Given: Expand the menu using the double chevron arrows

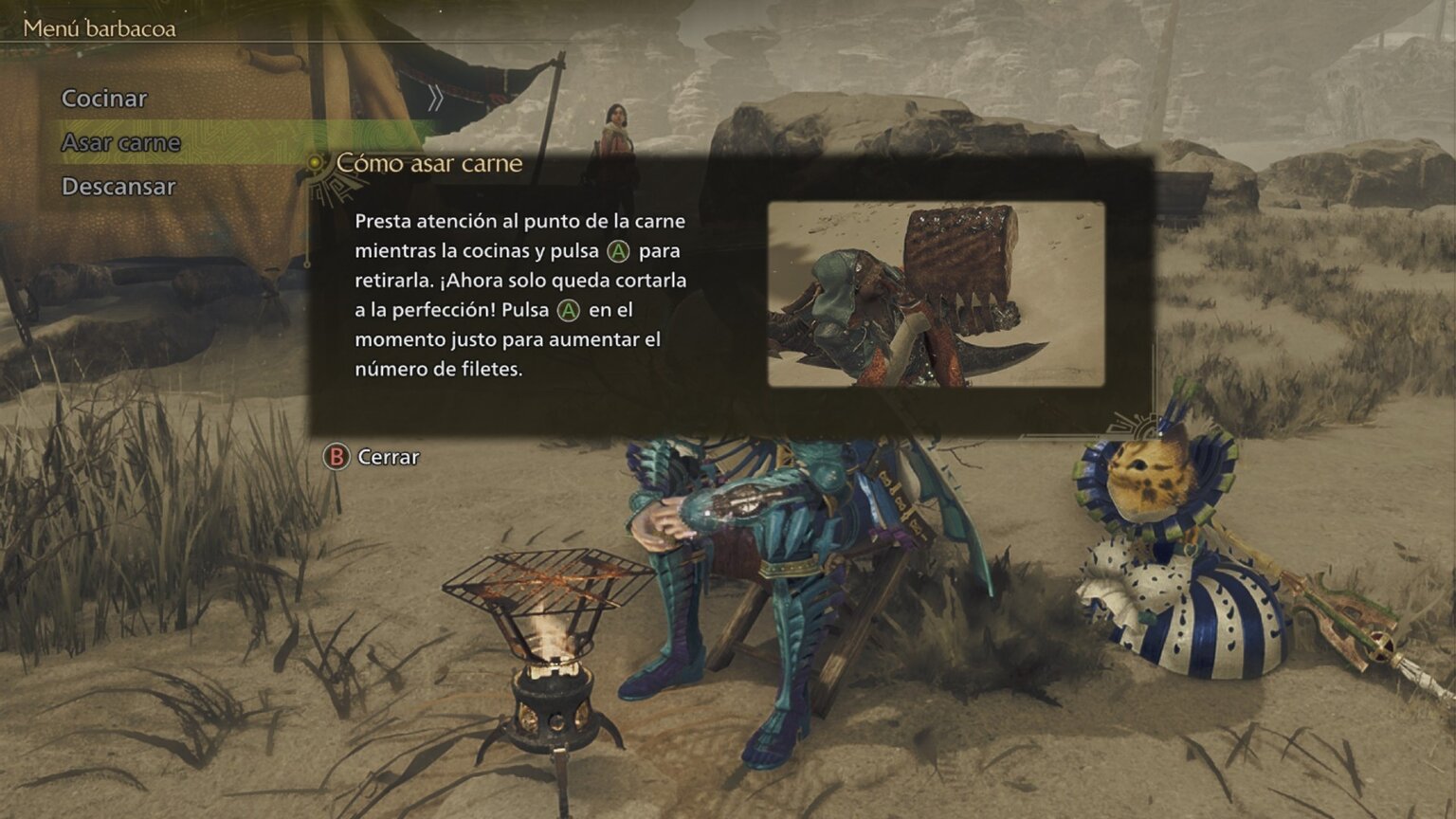Looking at the screenshot, I should pyautogui.click(x=437, y=99).
